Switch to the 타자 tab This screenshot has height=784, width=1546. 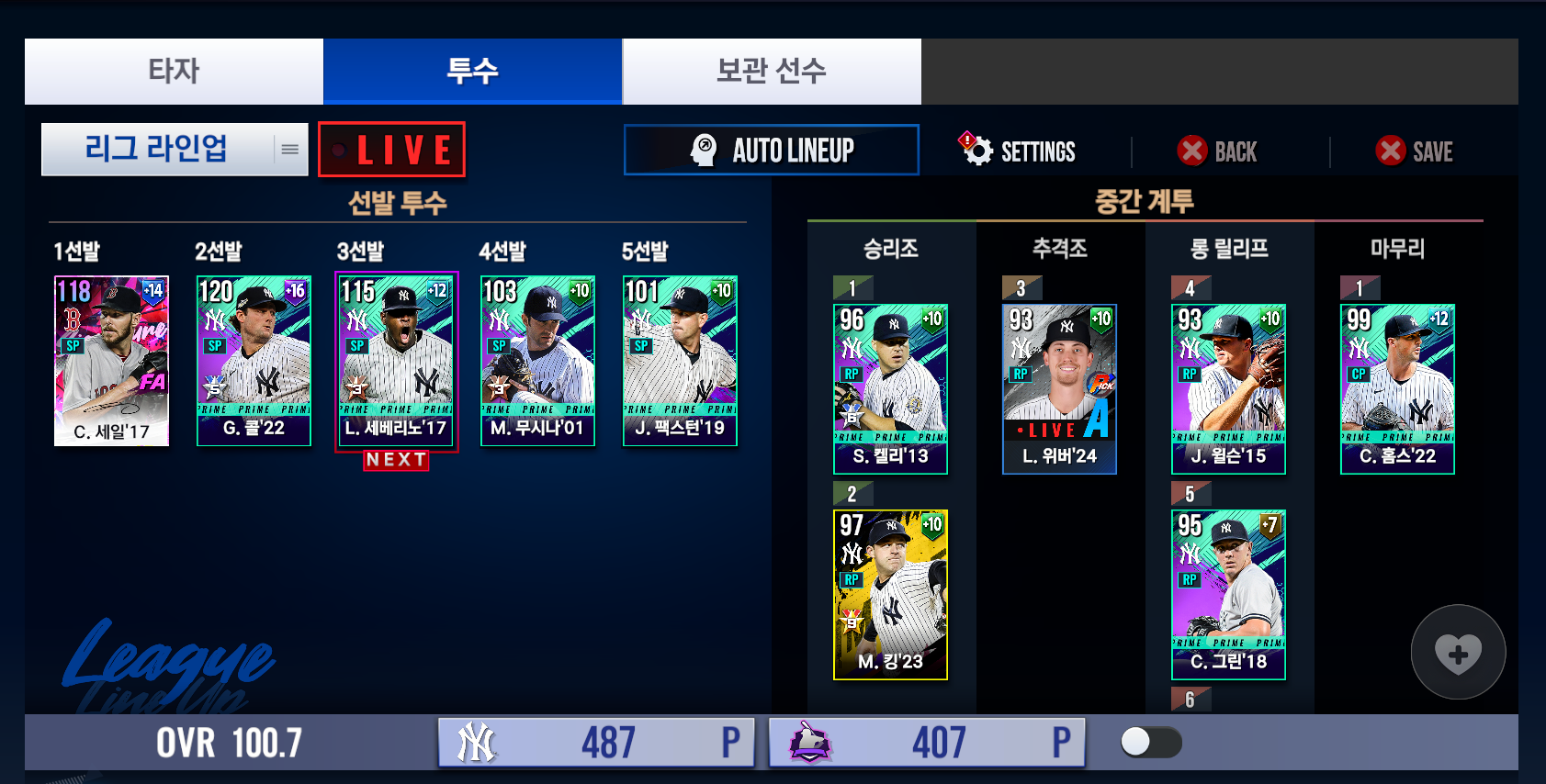pos(174,71)
